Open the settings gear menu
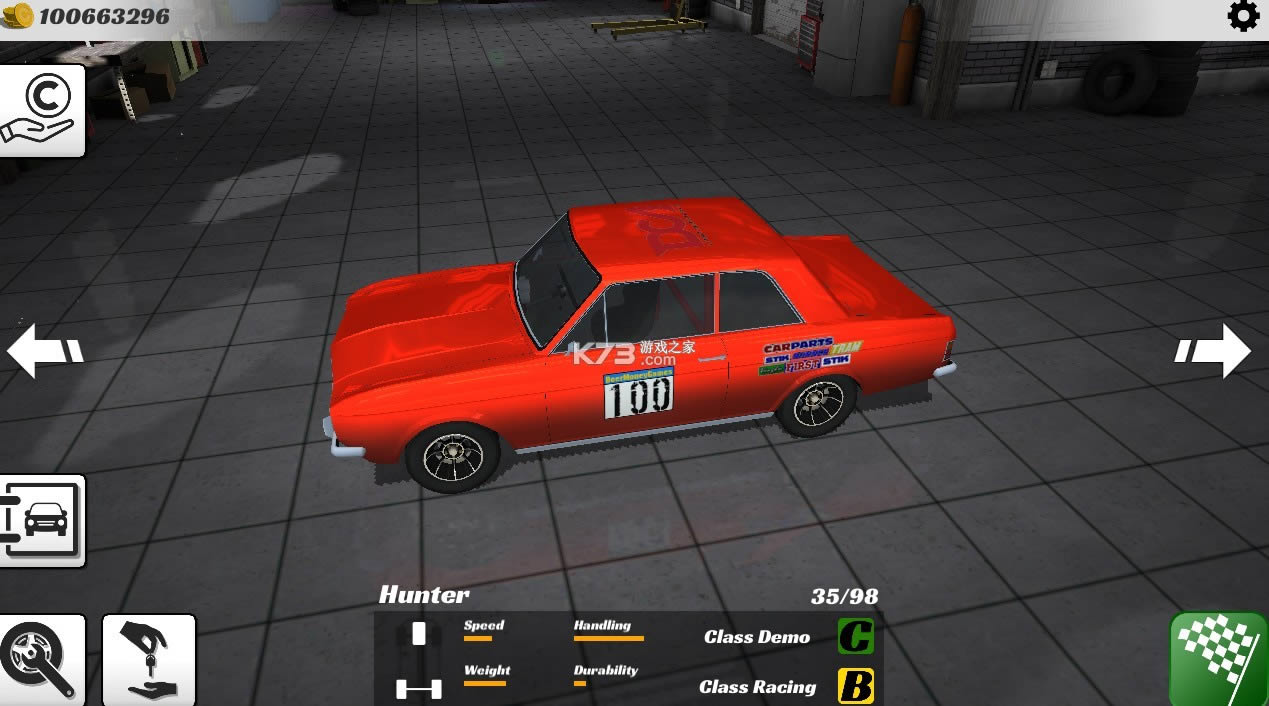Screen dimensions: 1269x706 coord(1243,17)
